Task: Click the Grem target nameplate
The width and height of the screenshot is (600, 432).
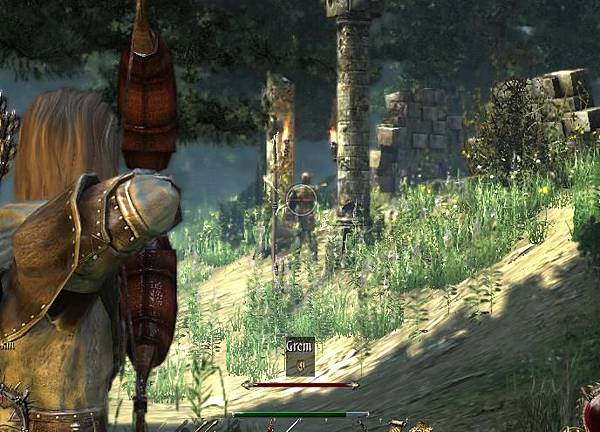Action: pos(300,355)
